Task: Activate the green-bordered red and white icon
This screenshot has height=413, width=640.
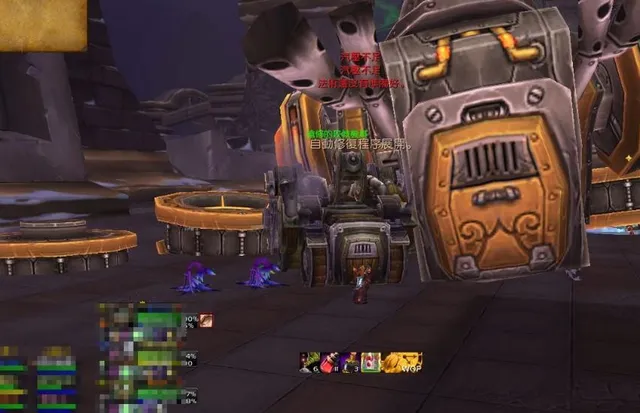Action: tap(370, 362)
